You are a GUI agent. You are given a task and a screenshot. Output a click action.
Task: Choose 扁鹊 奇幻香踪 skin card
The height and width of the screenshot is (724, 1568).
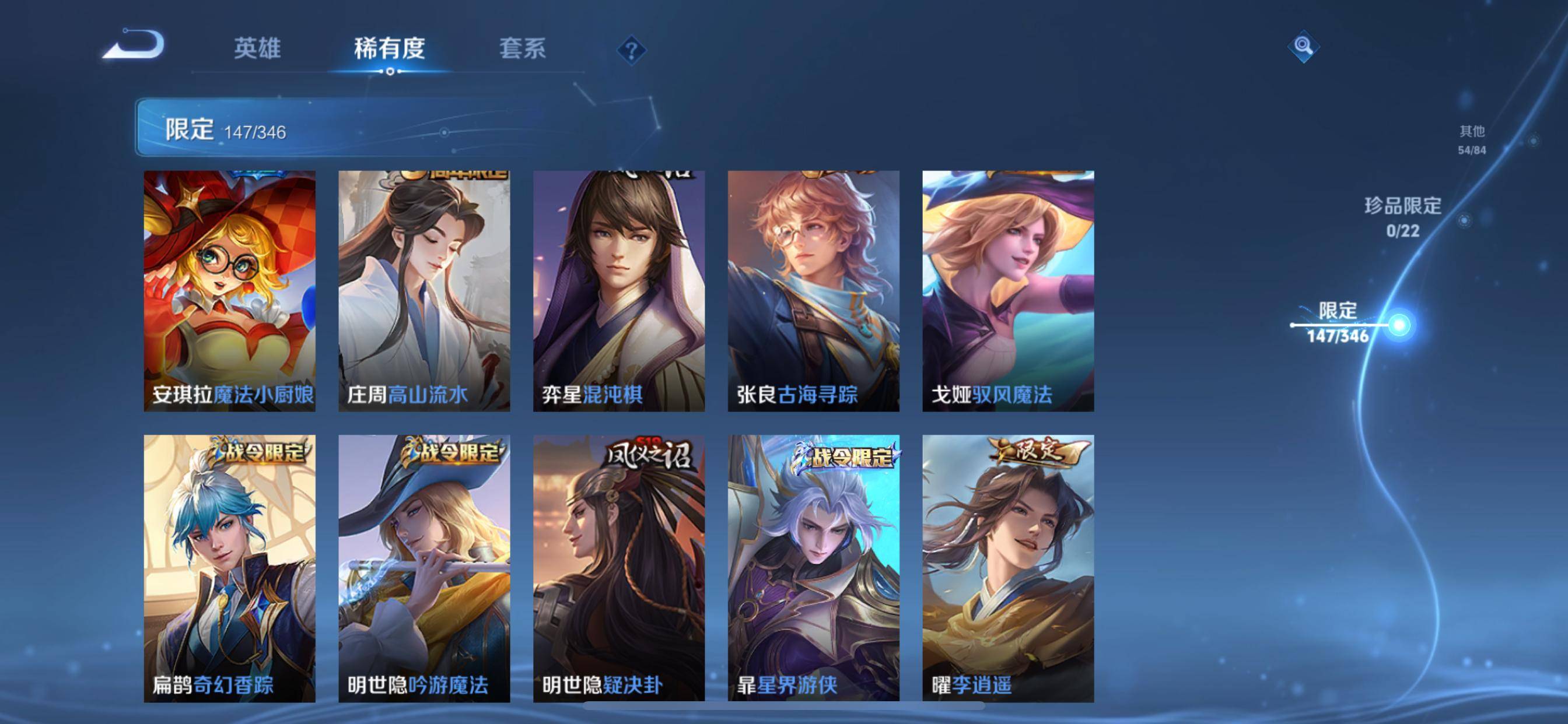(x=229, y=568)
